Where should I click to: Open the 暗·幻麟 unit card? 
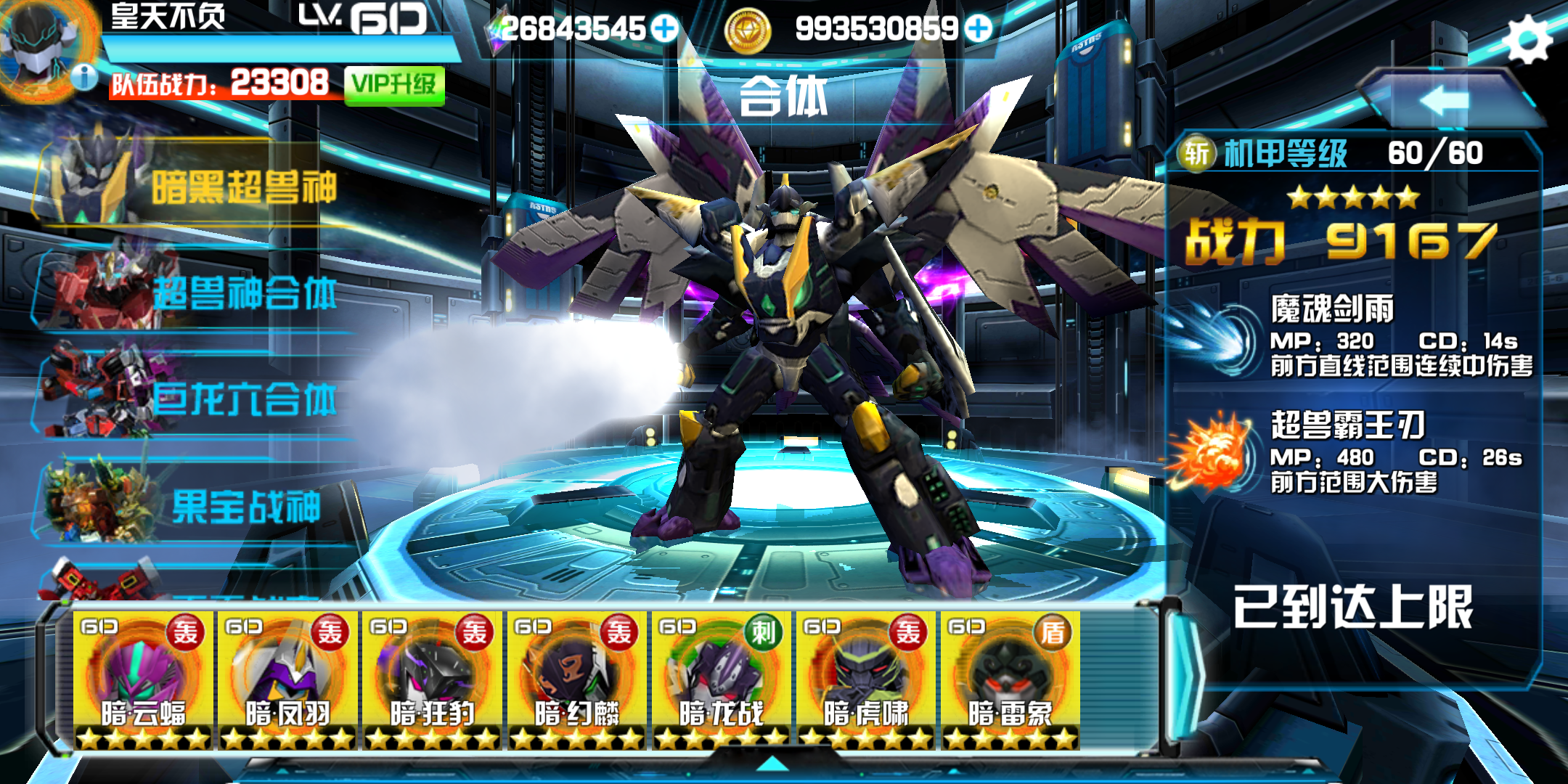point(576,679)
